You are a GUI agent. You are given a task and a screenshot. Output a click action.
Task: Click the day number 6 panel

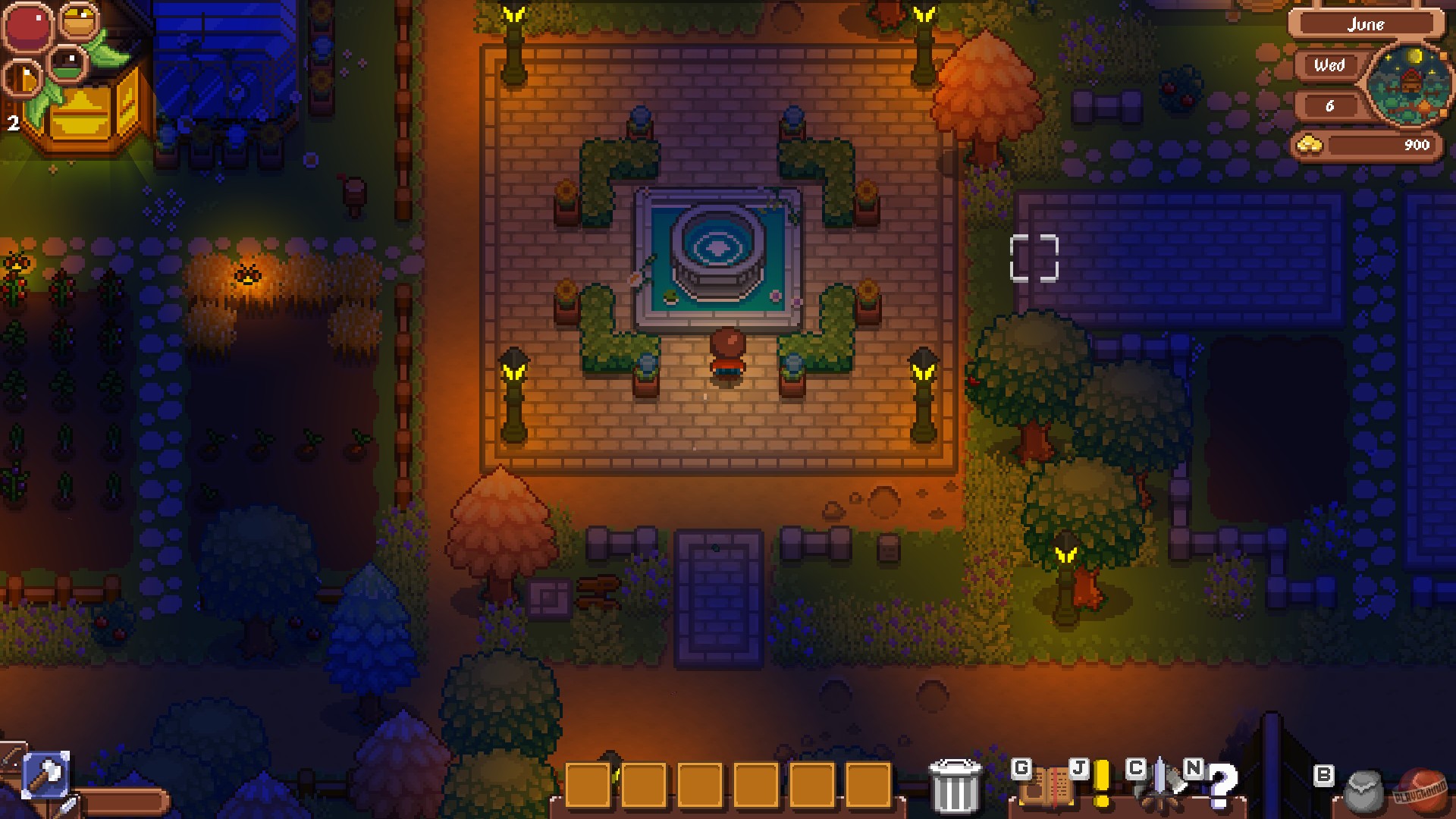tap(1331, 105)
